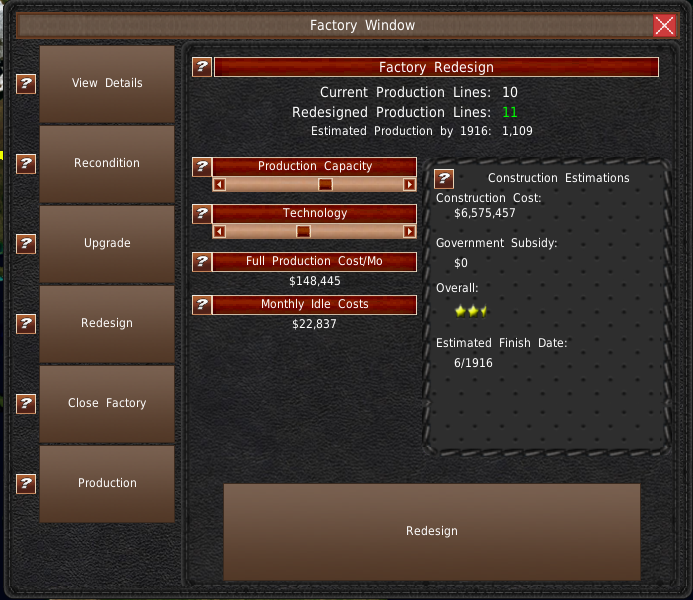693x600 pixels.
Task: Close the Factory Window
Action: point(665,26)
